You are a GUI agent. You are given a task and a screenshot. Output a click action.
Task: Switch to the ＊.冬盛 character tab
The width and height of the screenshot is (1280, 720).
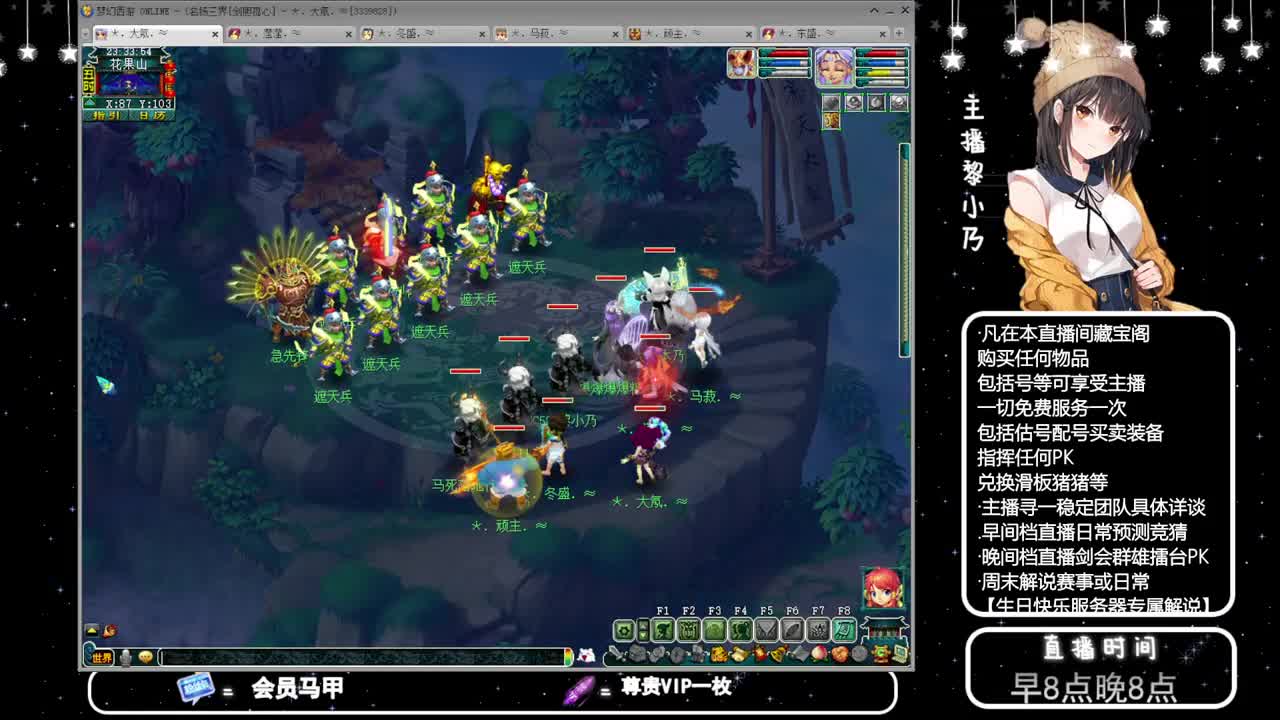tap(408, 34)
